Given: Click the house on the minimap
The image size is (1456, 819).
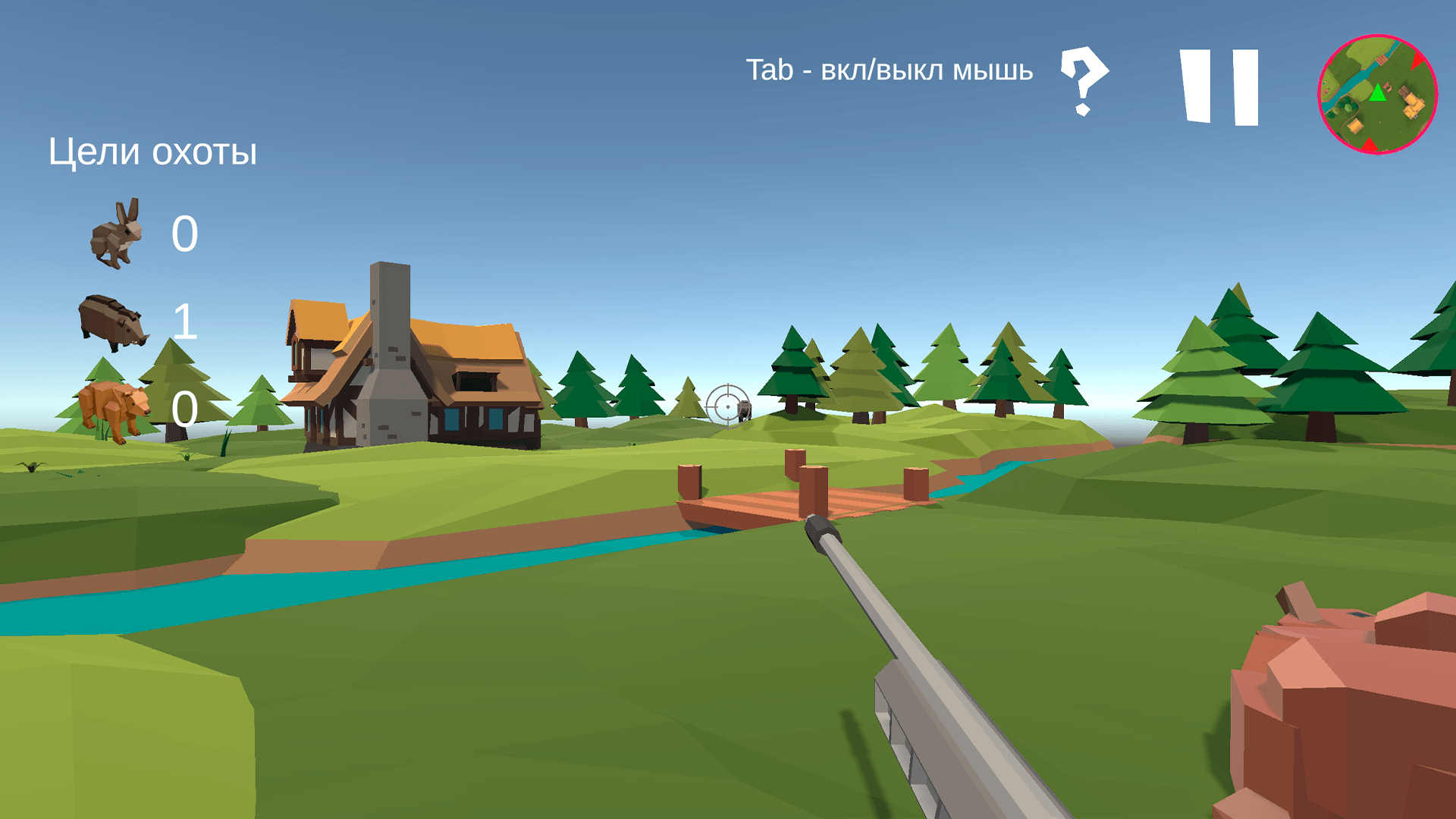Looking at the screenshot, I should pyautogui.click(x=1413, y=104).
